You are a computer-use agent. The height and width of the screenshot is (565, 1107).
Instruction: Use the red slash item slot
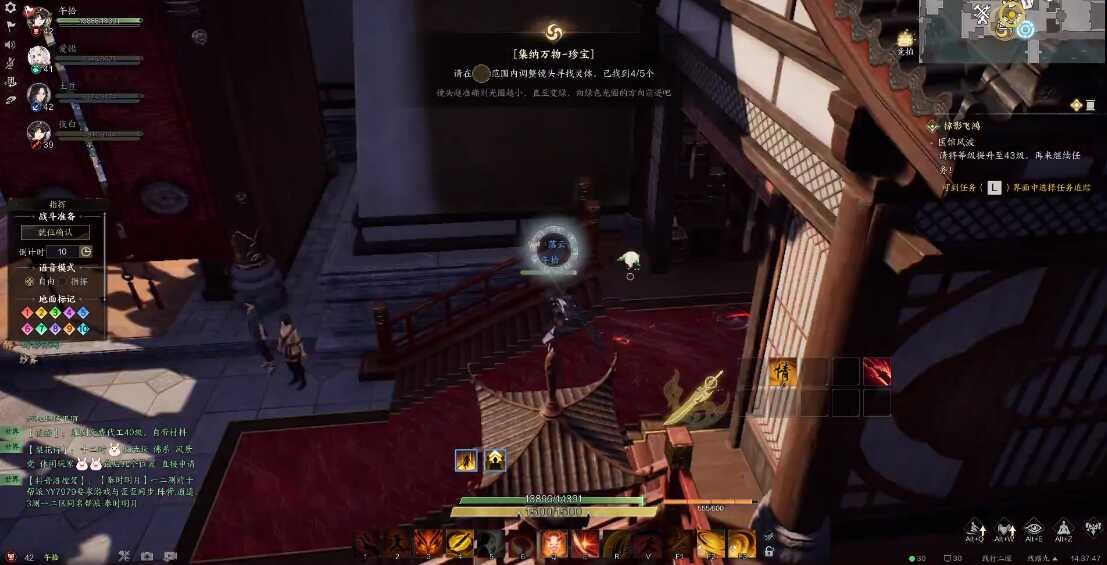pyautogui.click(x=877, y=371)
